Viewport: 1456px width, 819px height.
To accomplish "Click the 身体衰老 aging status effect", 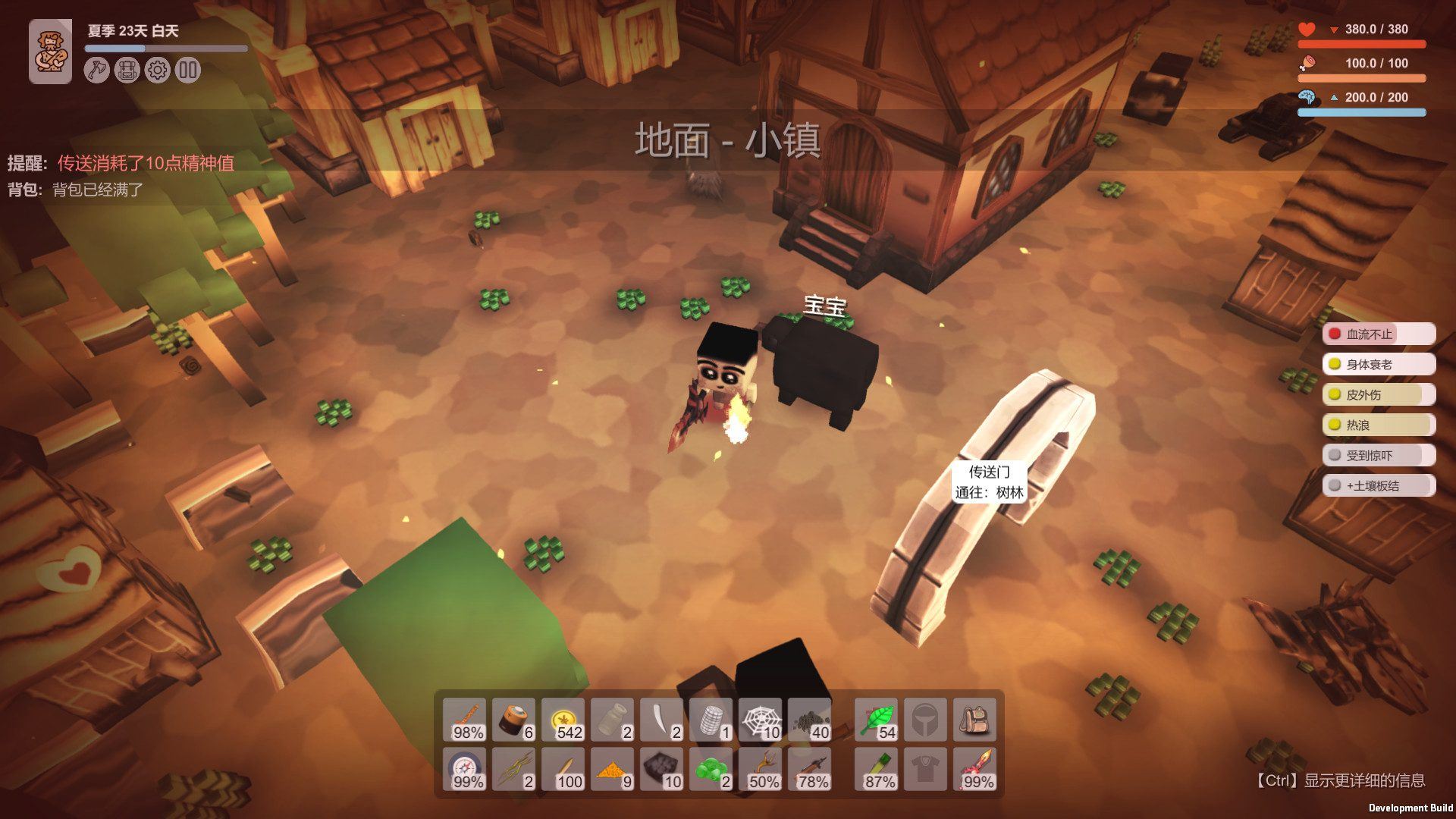I will pyautogui.click(x=1378, y=364).
